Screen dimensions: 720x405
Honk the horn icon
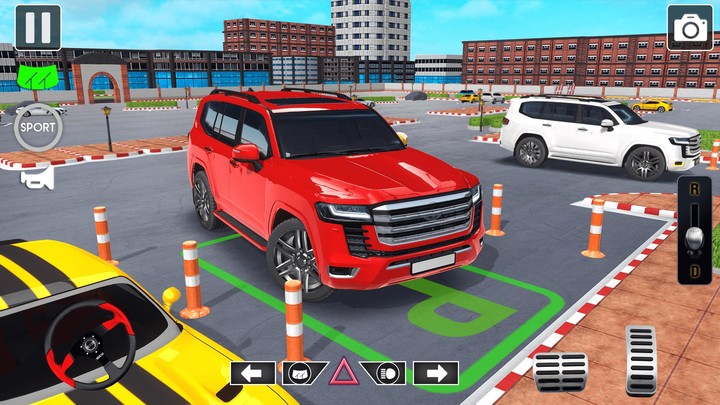coord(37,179)
